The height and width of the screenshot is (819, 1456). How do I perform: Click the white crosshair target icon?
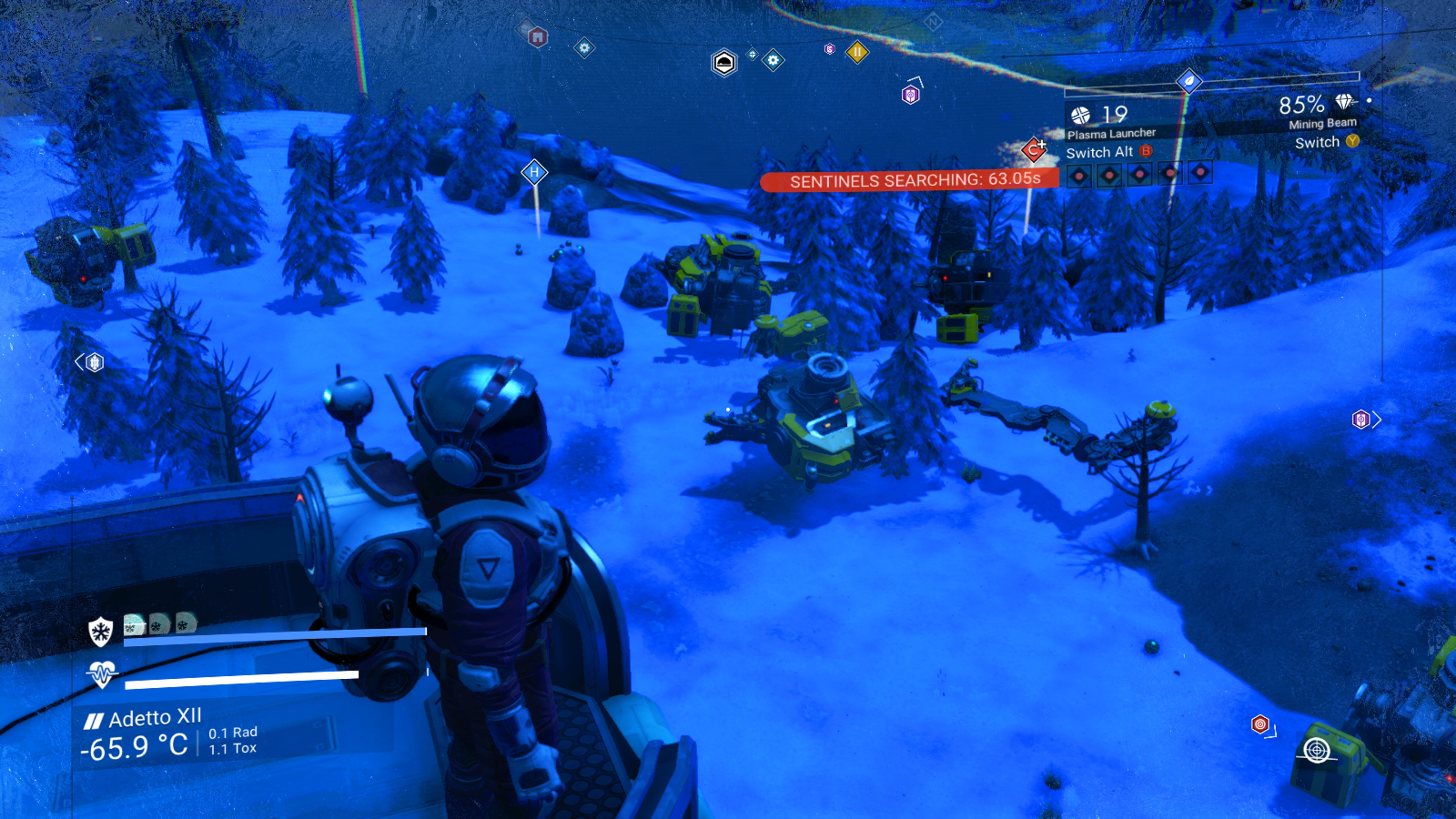pyautogui.click(x=1316, y=750)
